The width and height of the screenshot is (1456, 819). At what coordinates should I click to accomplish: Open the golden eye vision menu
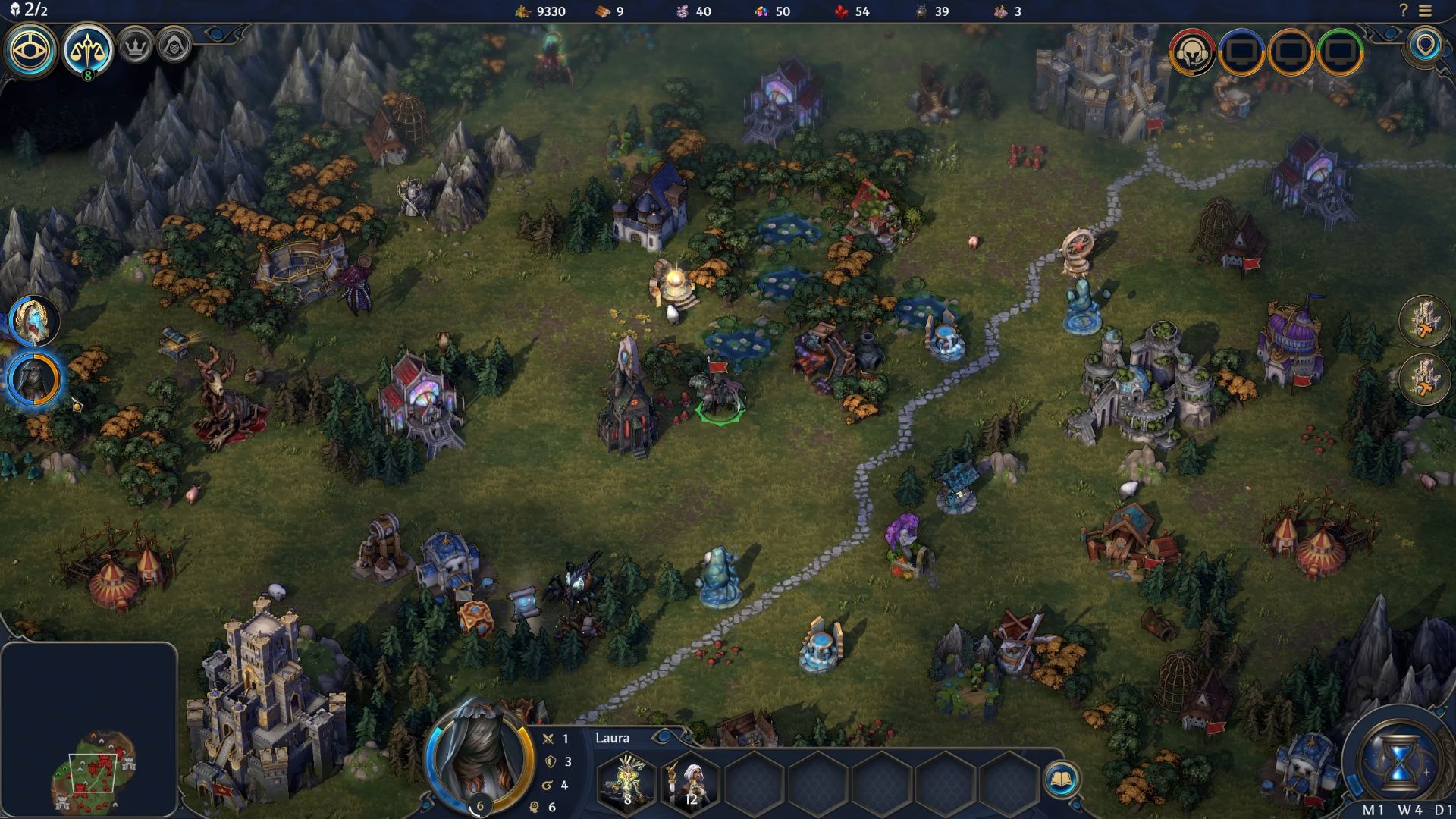pos(31,51)
